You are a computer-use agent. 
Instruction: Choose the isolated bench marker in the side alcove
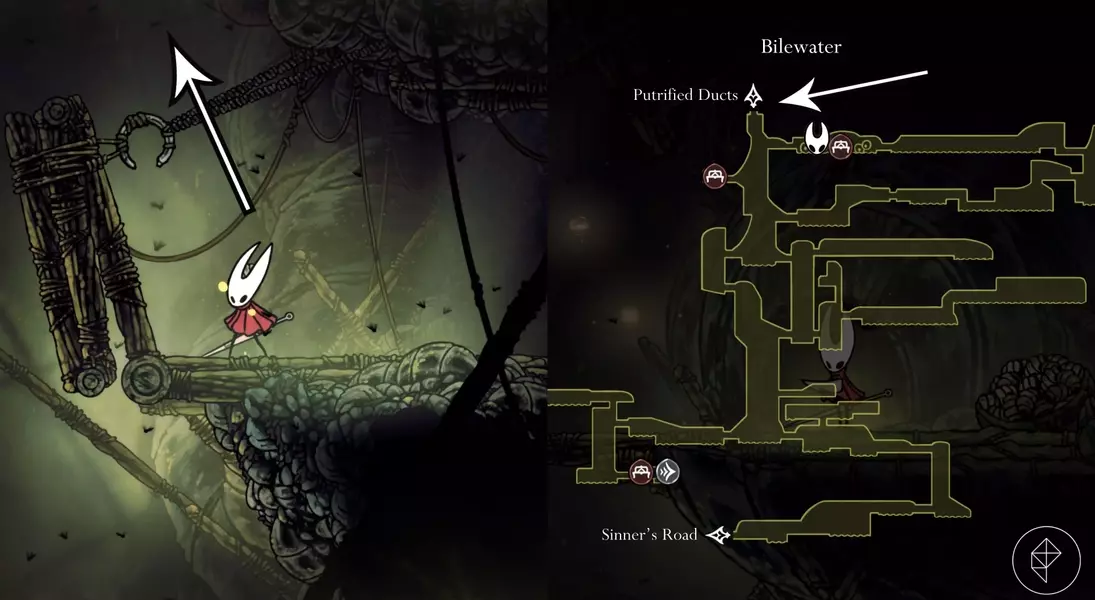715,176
